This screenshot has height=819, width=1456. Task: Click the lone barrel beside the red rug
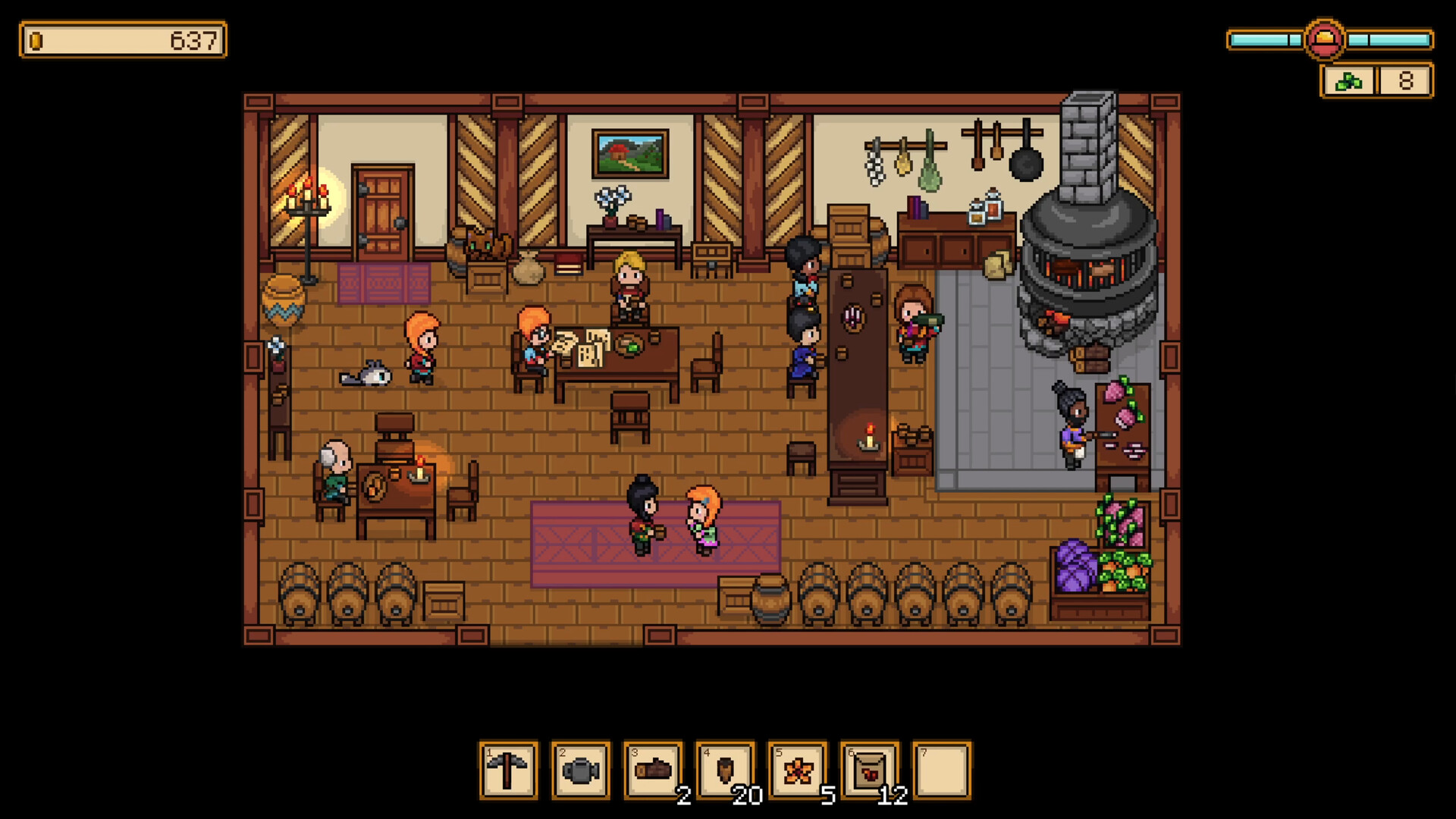click(772, 599)
